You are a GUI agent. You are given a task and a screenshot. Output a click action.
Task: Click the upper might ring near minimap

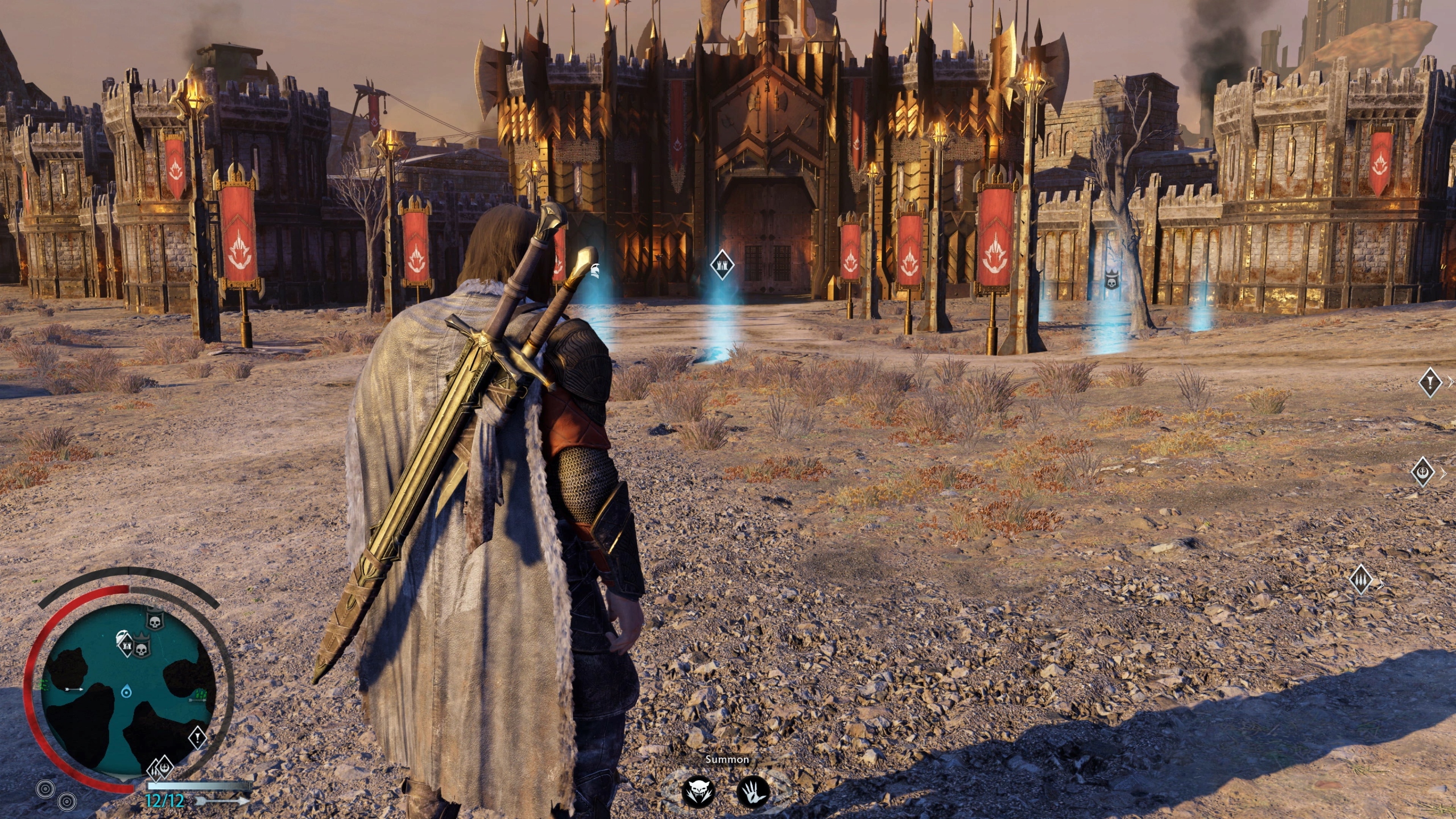[x=45, y=788]
